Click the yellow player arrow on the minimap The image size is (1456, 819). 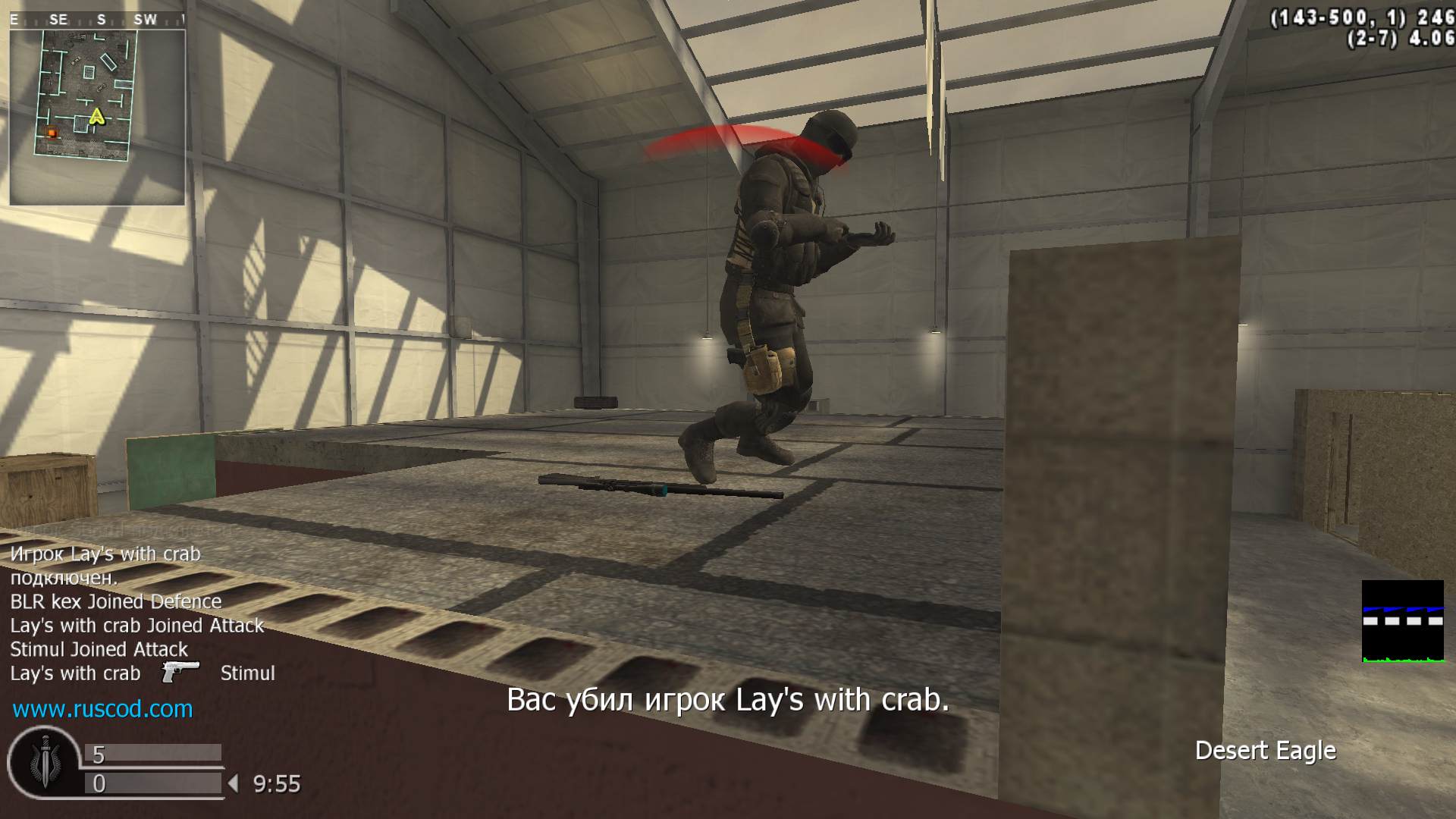[96, 118]
